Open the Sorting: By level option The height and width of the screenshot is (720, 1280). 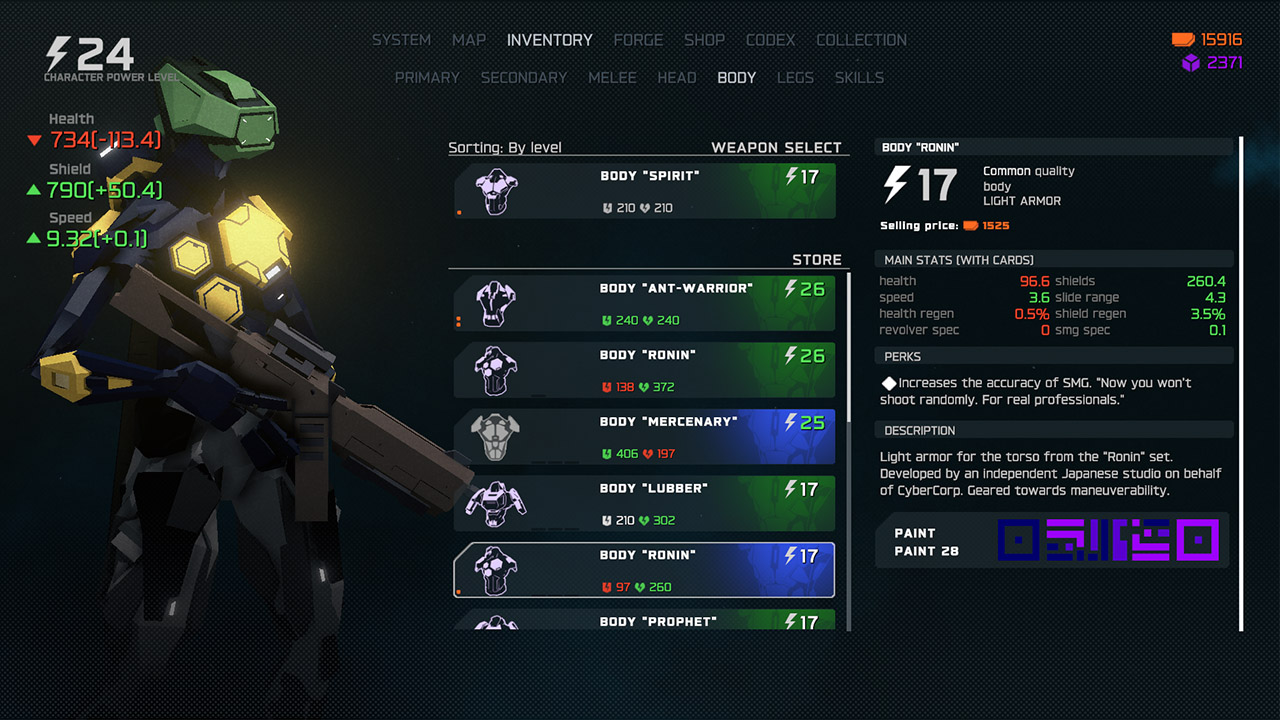pos(503,147)
